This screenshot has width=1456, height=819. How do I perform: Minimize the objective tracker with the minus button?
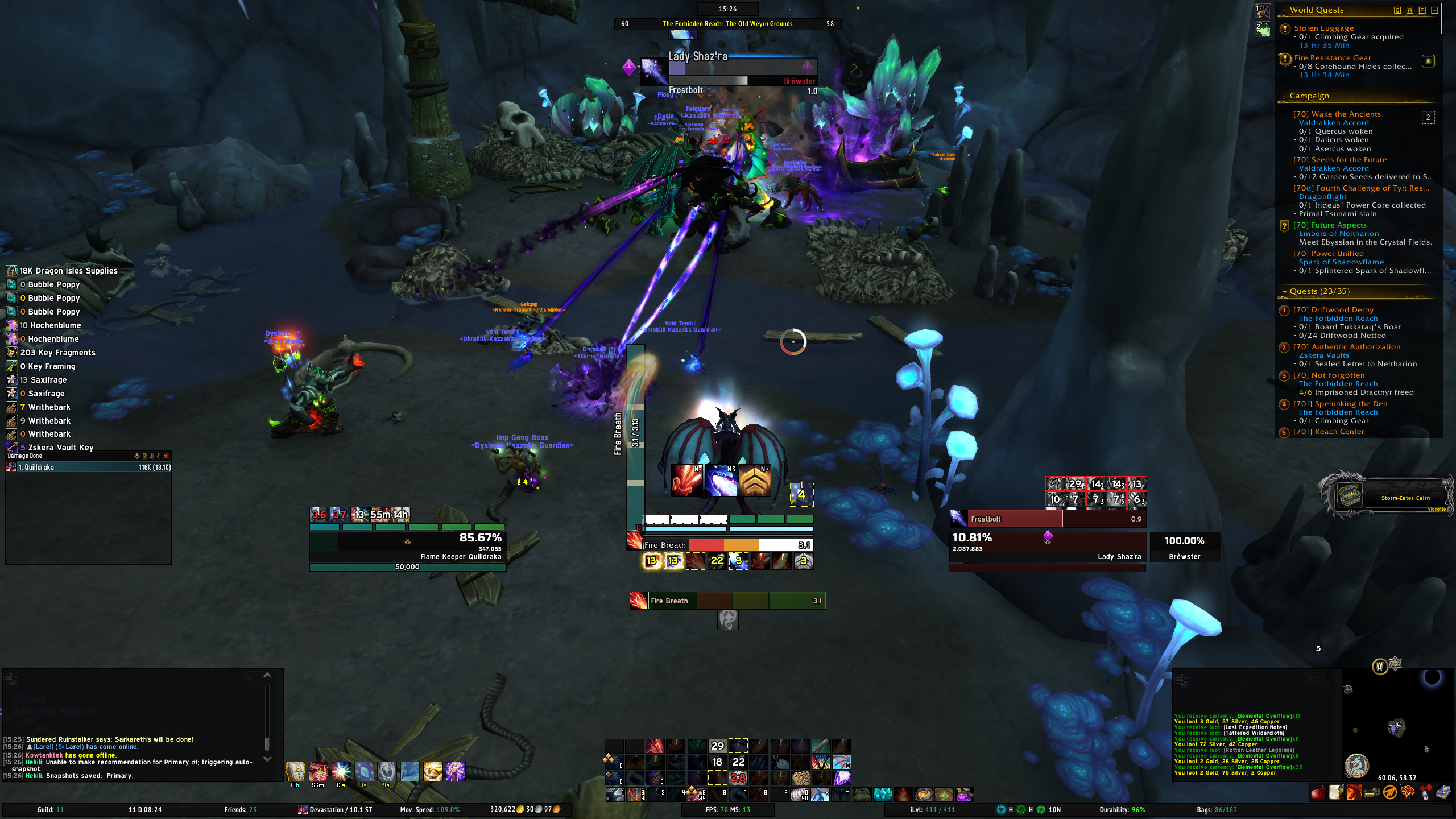click(1434, 10)
